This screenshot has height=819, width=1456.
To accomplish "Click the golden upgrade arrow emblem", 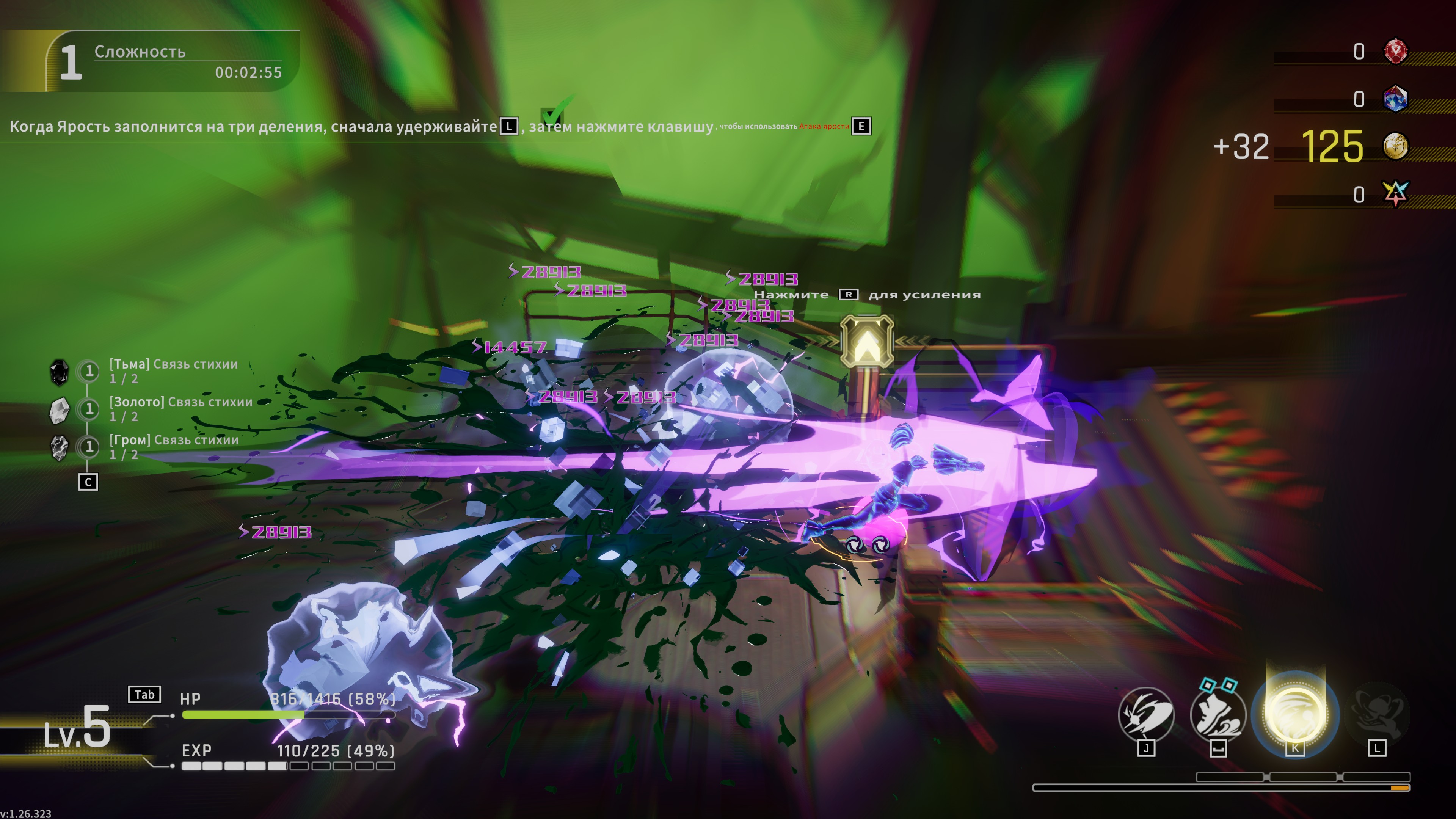I will pyautogui.click(x=866, y=341).
